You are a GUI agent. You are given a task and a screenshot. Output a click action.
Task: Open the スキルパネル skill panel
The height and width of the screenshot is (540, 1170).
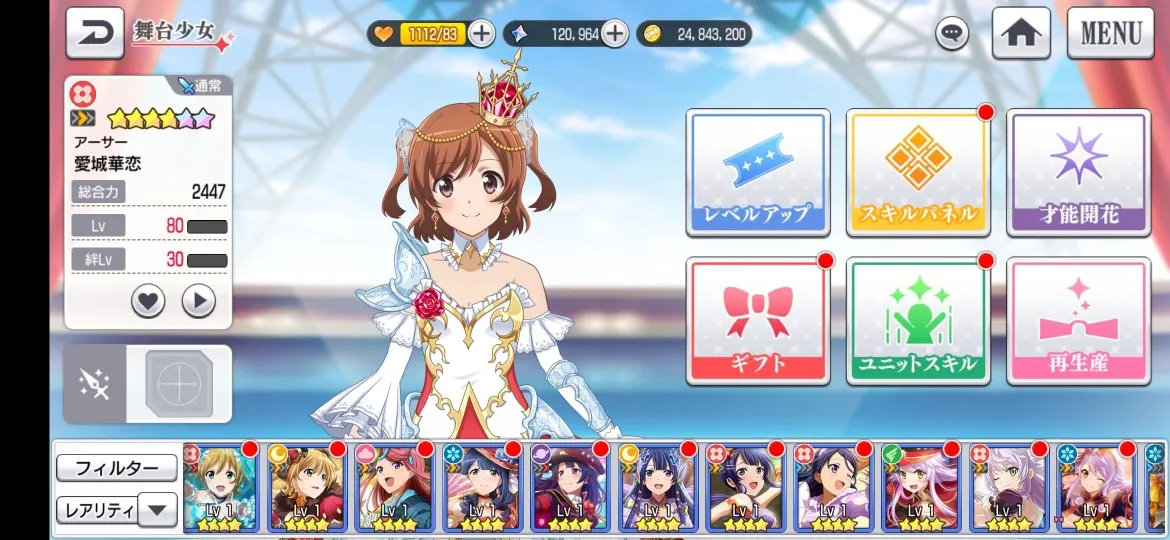917,172
